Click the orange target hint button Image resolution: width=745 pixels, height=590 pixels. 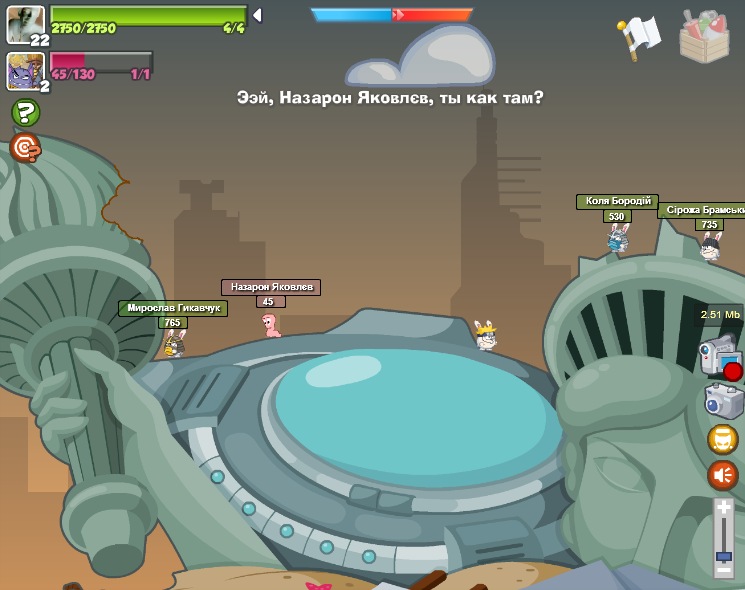tap(25, 148)
